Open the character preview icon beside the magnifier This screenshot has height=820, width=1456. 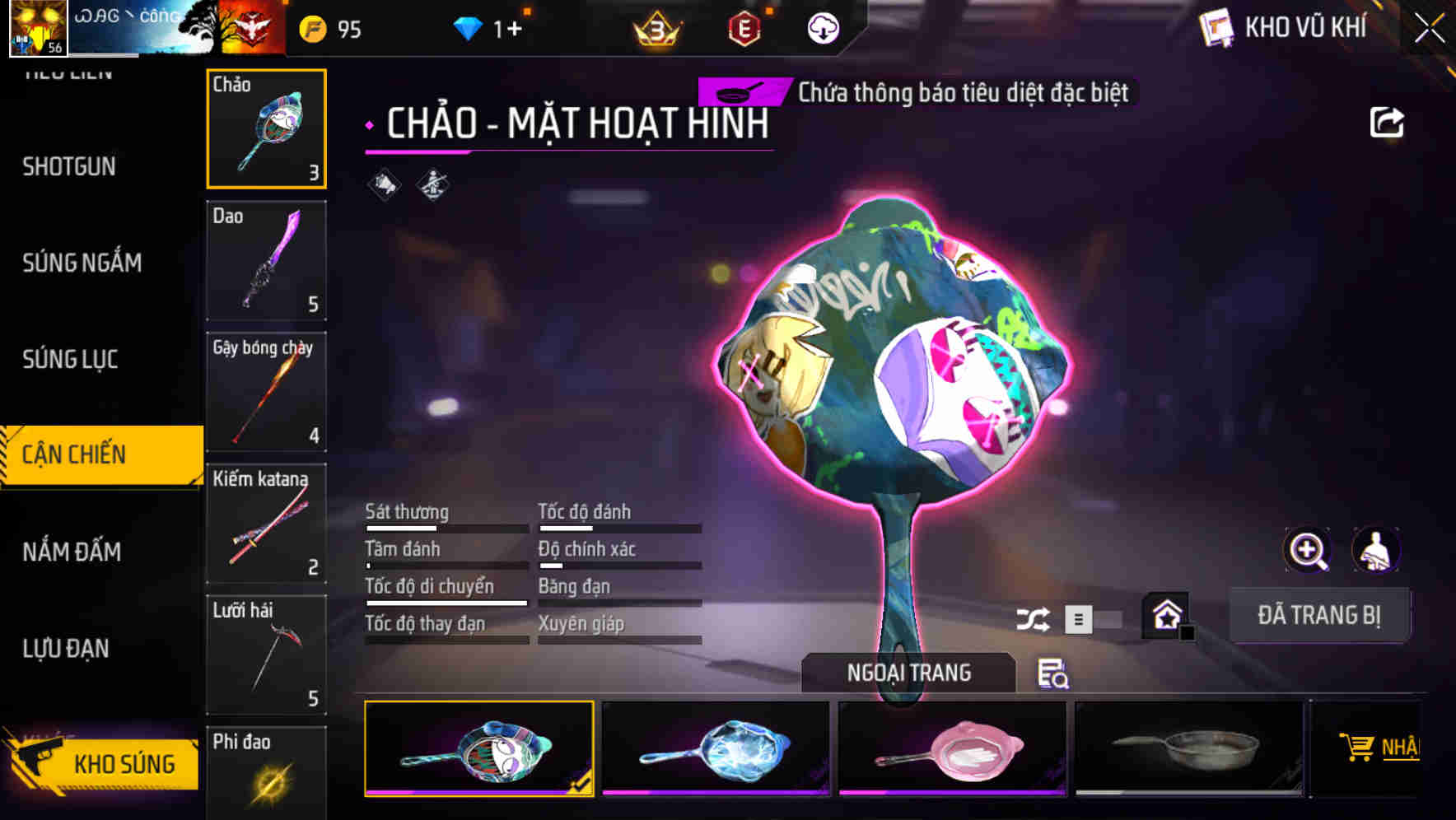(x=1375, y=550)
